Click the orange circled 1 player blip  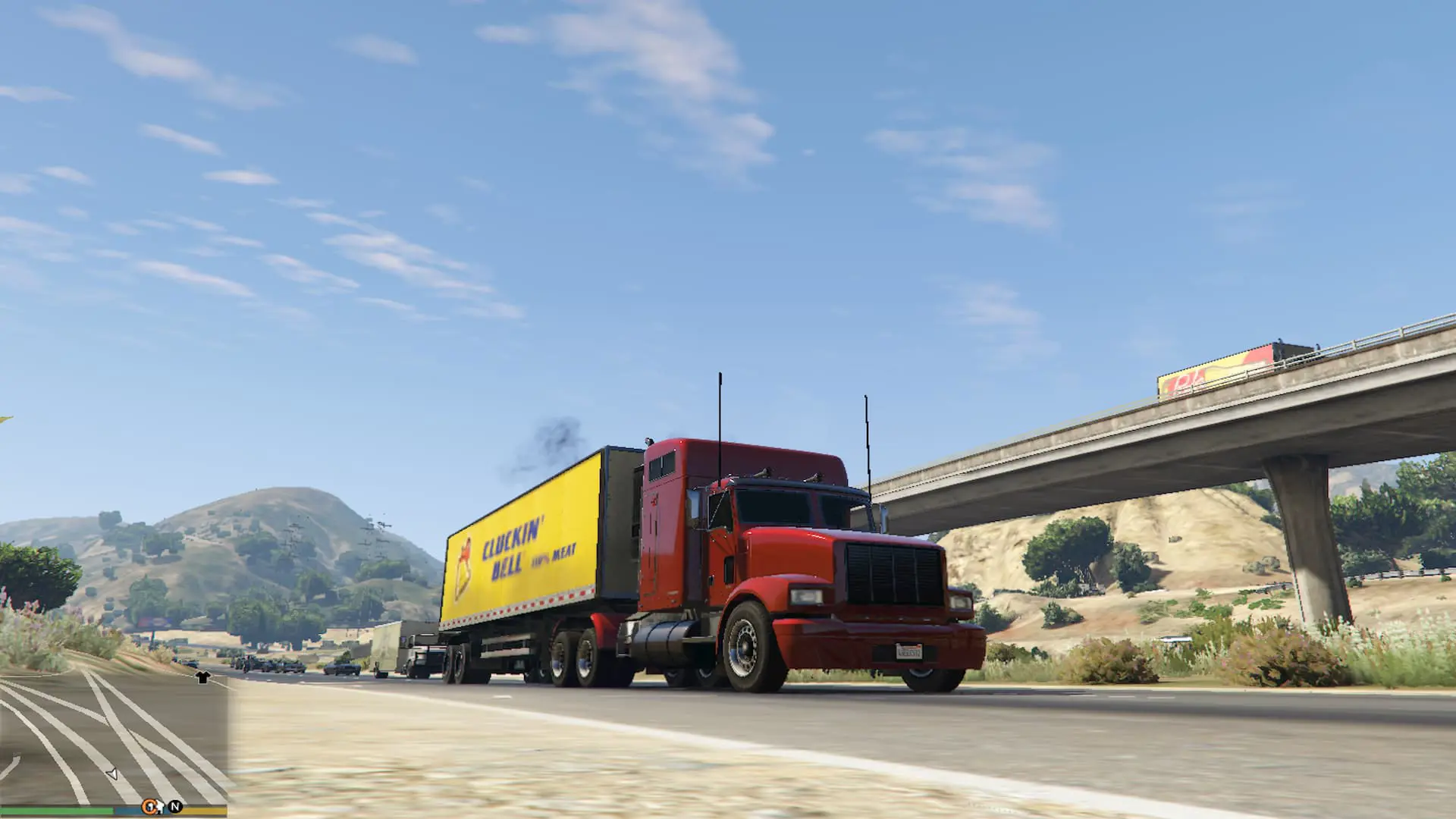pos(149,806)
